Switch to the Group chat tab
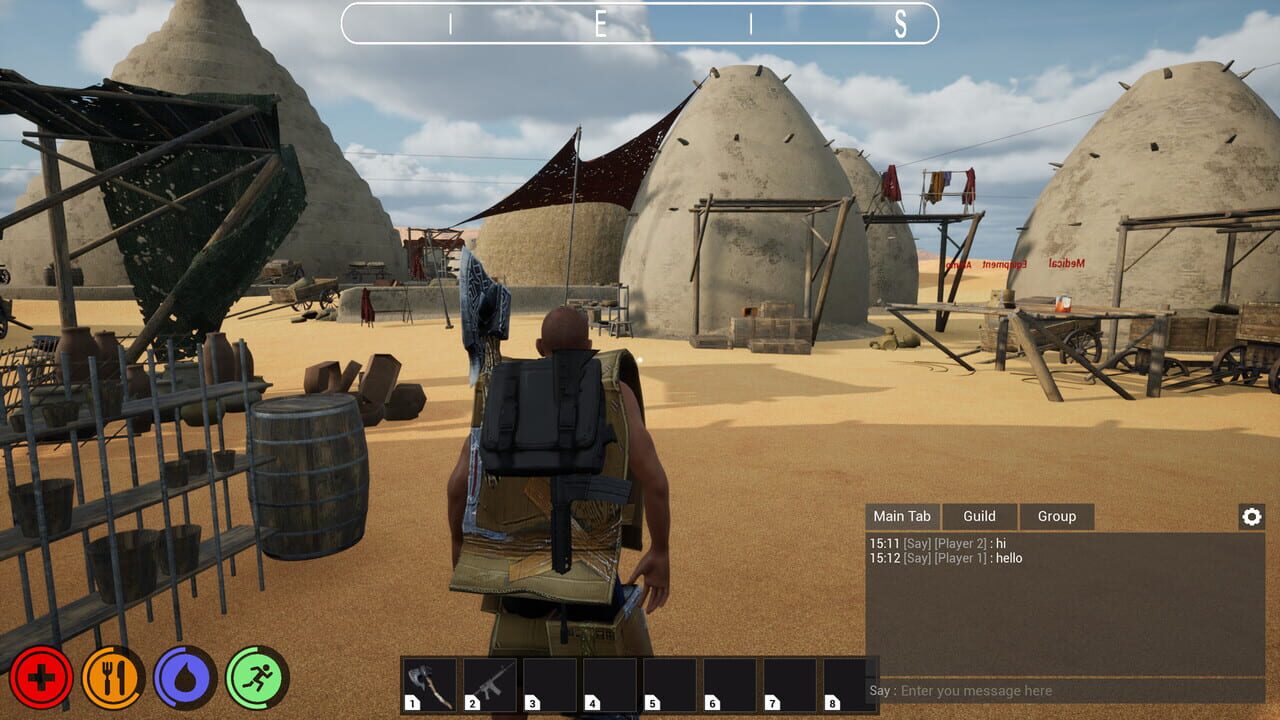The image size is (1280, 720). click(x=1057, y=516)
